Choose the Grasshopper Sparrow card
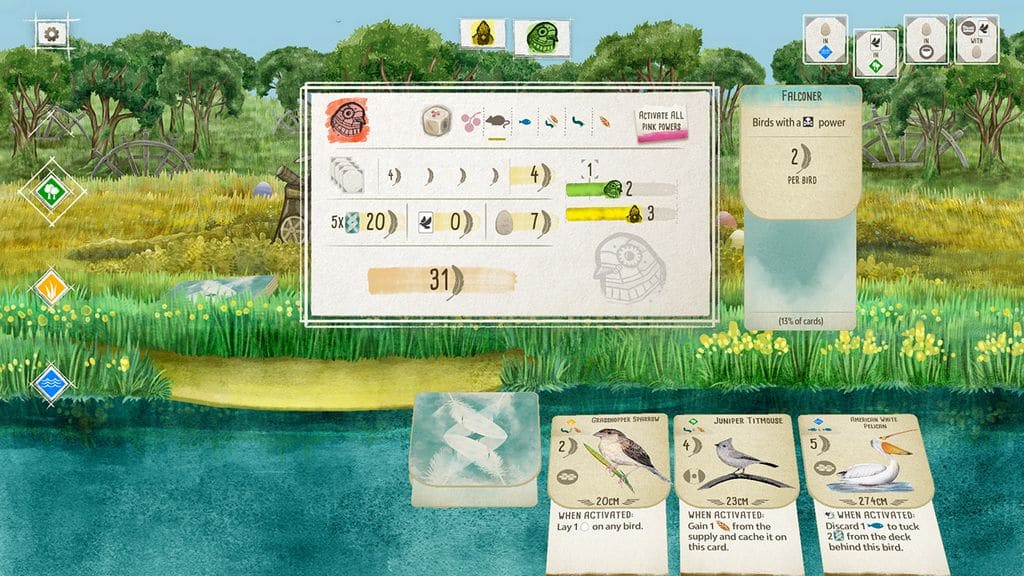 (609, 493)
